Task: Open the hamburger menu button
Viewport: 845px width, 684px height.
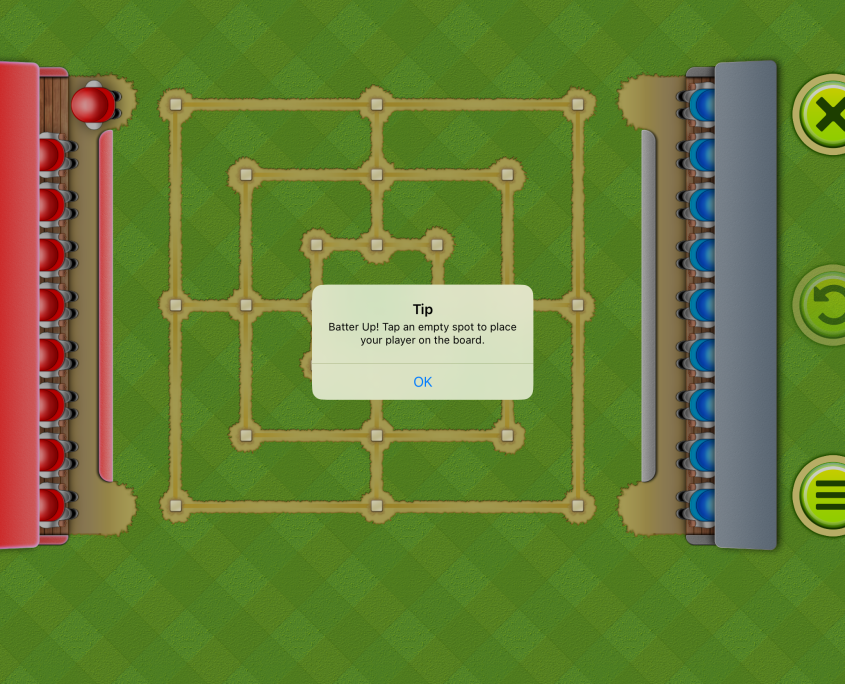Action: [x=824, y=496]
